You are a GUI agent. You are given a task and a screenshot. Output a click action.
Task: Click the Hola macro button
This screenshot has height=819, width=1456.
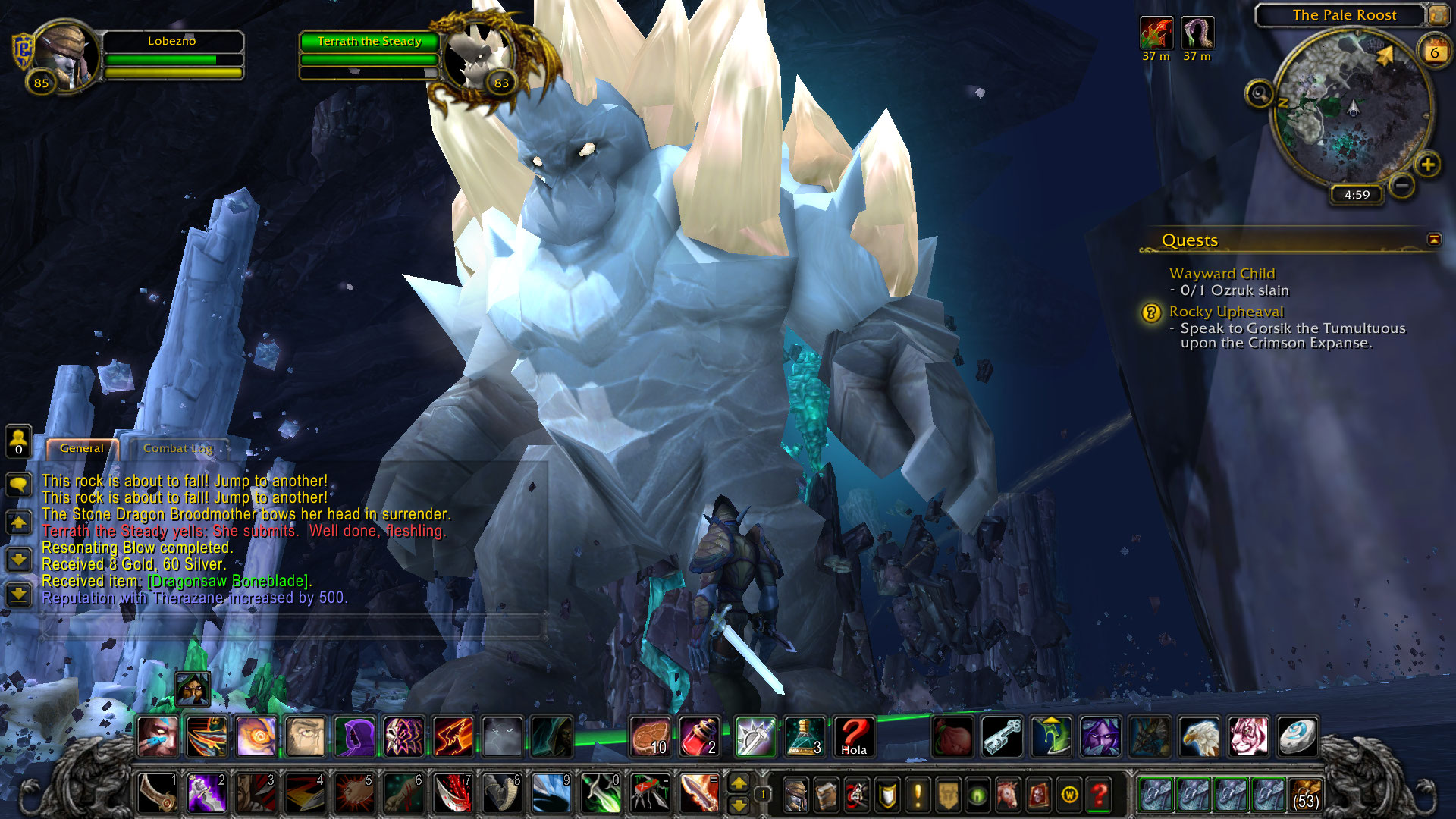(853, 737)
